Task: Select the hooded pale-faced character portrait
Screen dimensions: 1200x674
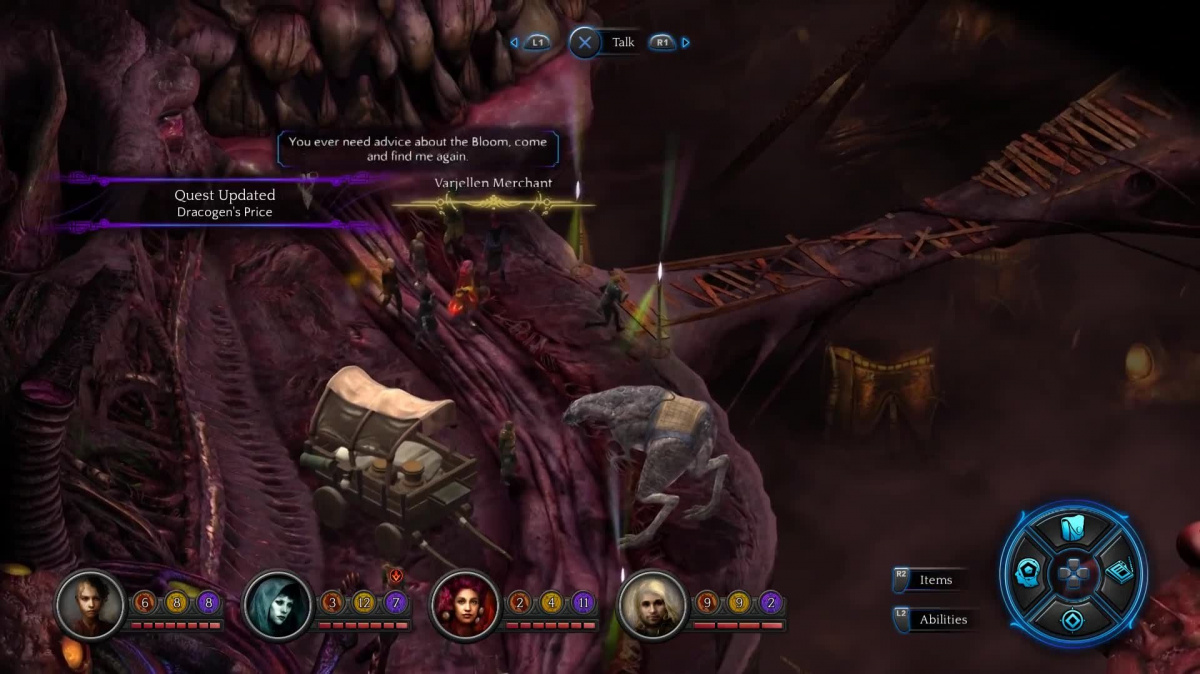Action: pos(277,603)
